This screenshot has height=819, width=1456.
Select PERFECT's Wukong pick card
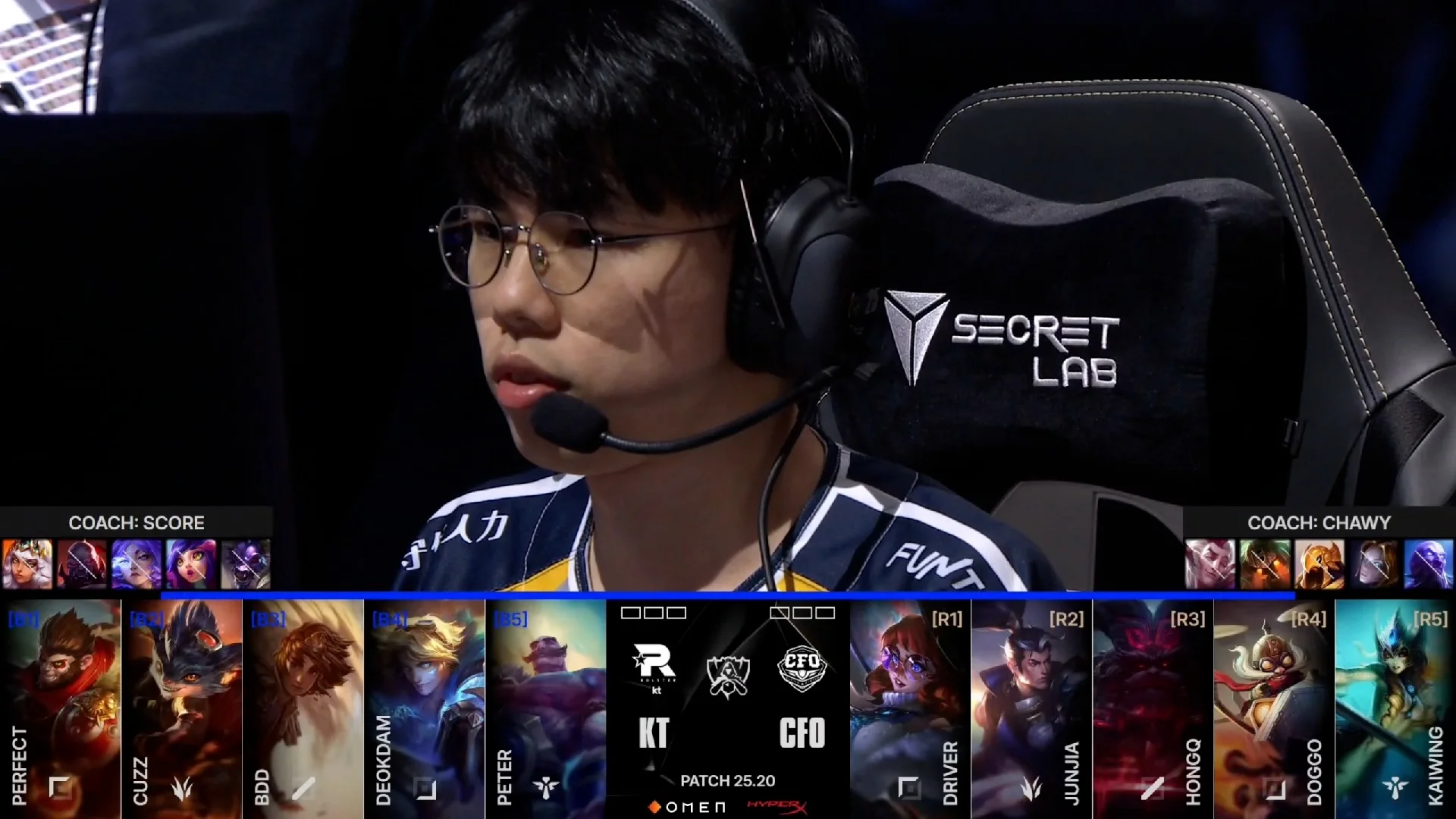tap(61, 705)
